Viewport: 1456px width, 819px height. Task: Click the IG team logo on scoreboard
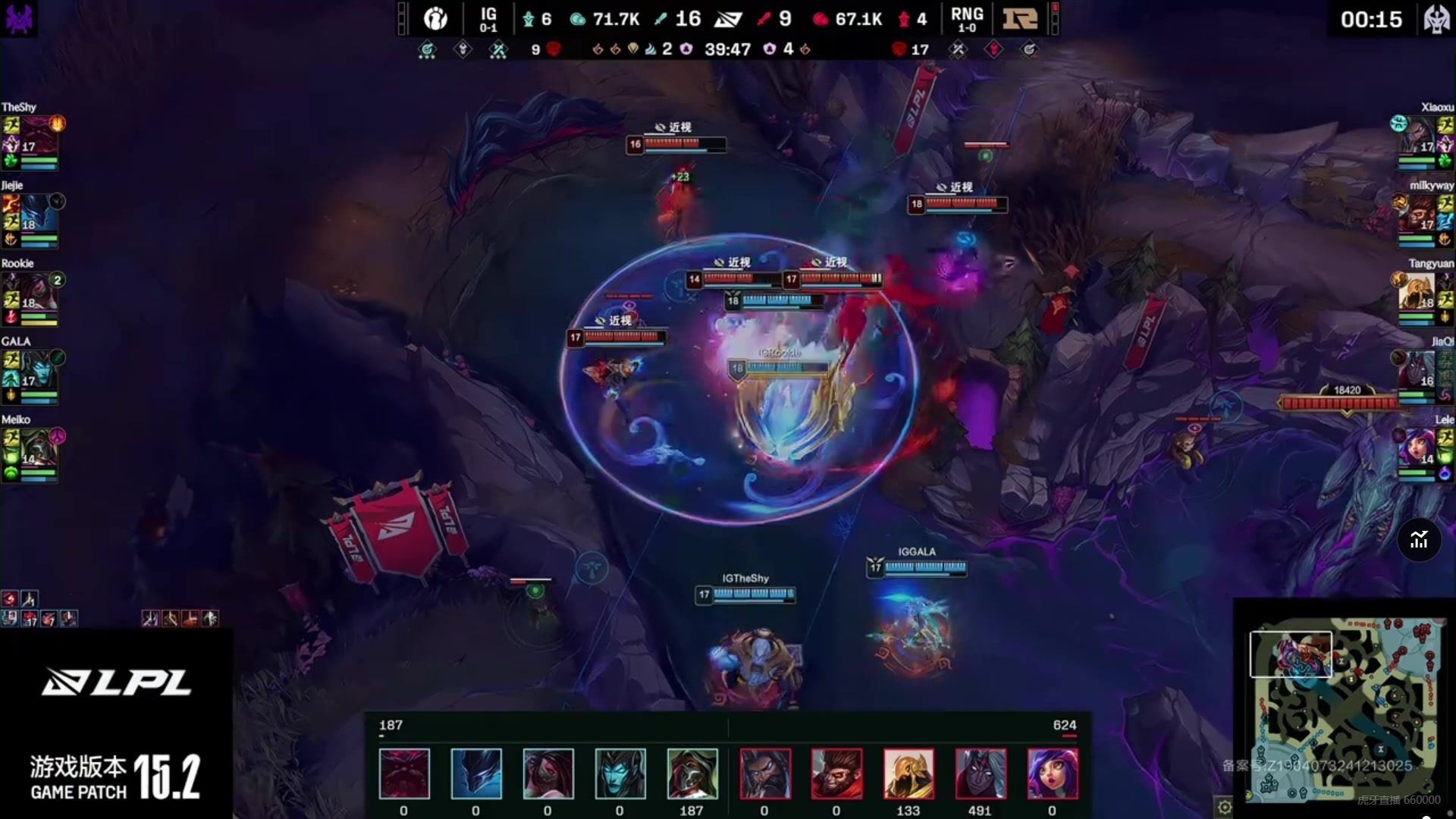click(x=435, y=18)
